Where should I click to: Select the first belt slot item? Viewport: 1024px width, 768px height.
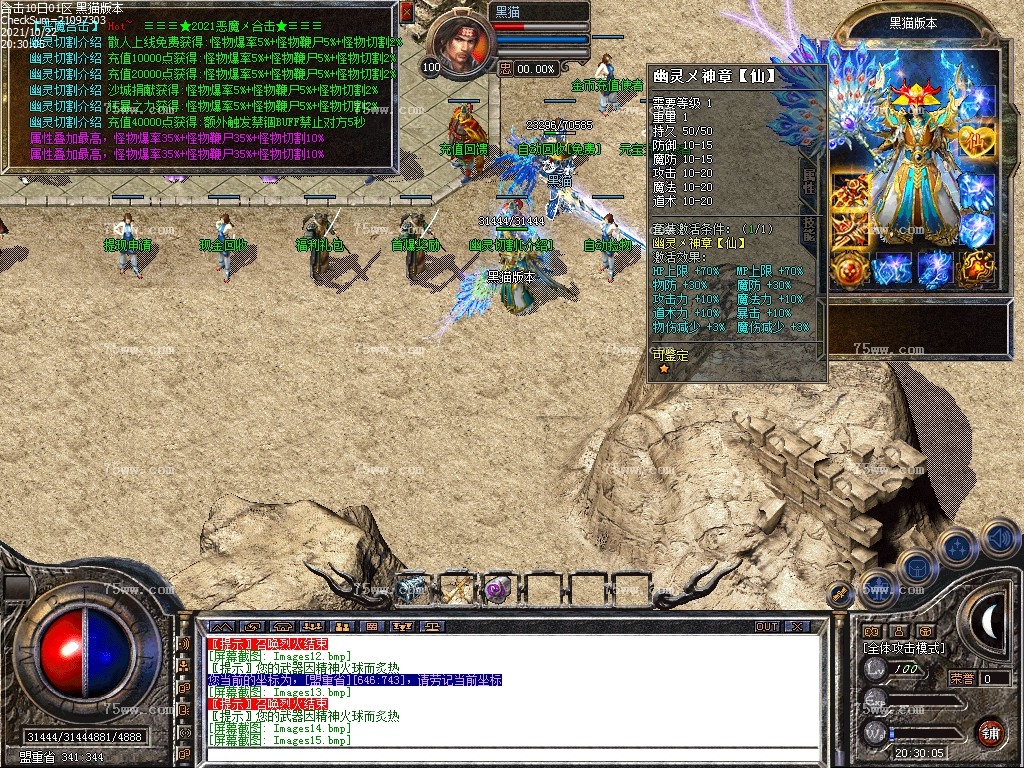coord(411,589)
